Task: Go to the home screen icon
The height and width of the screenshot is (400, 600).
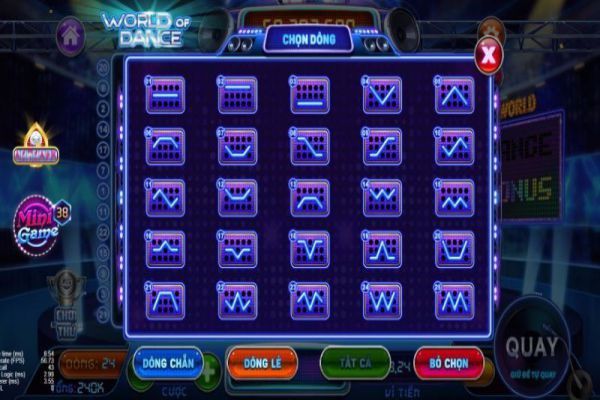Action: click(x=69, y=35)
